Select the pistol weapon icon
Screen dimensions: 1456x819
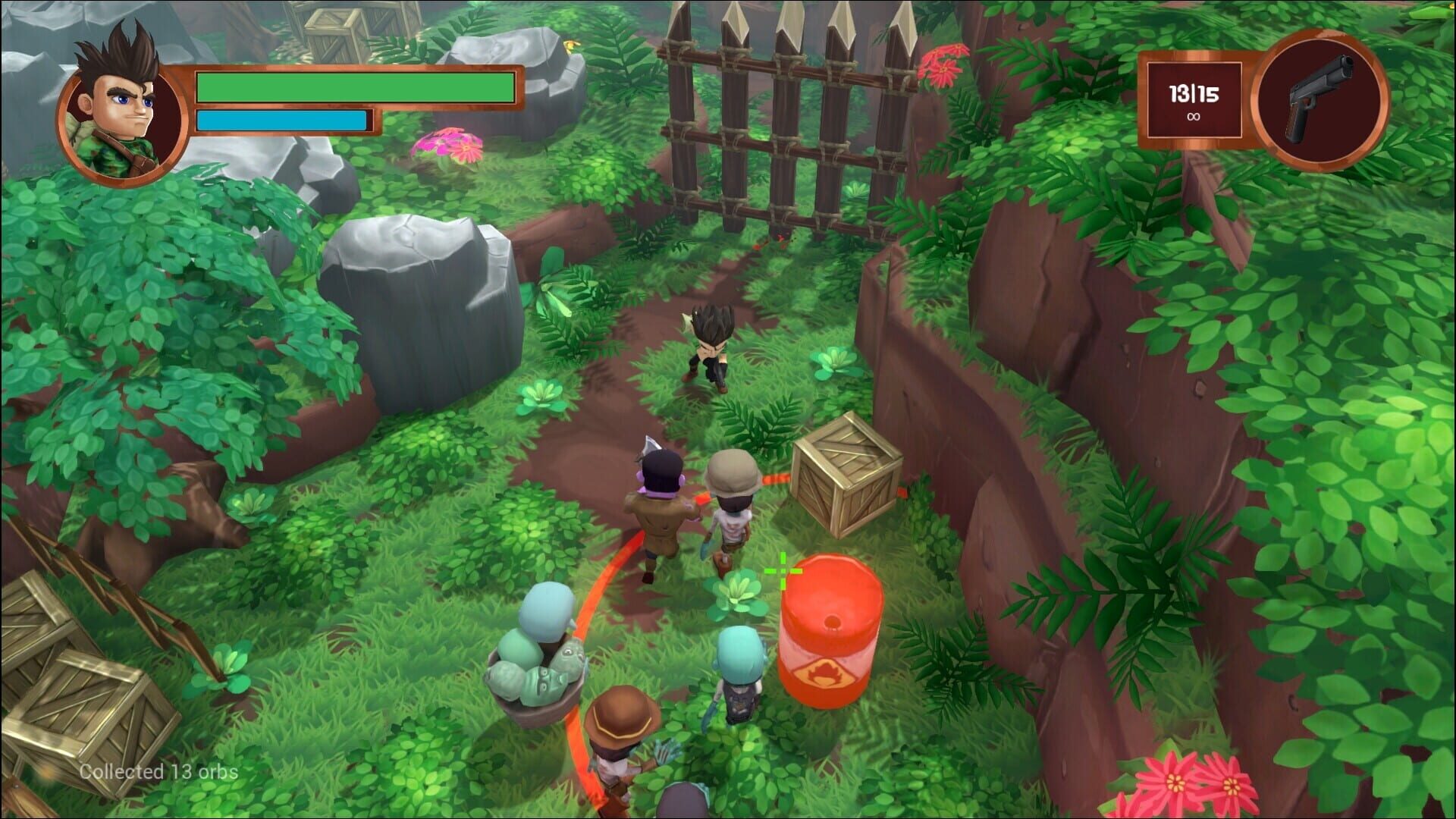[1319, 95]
